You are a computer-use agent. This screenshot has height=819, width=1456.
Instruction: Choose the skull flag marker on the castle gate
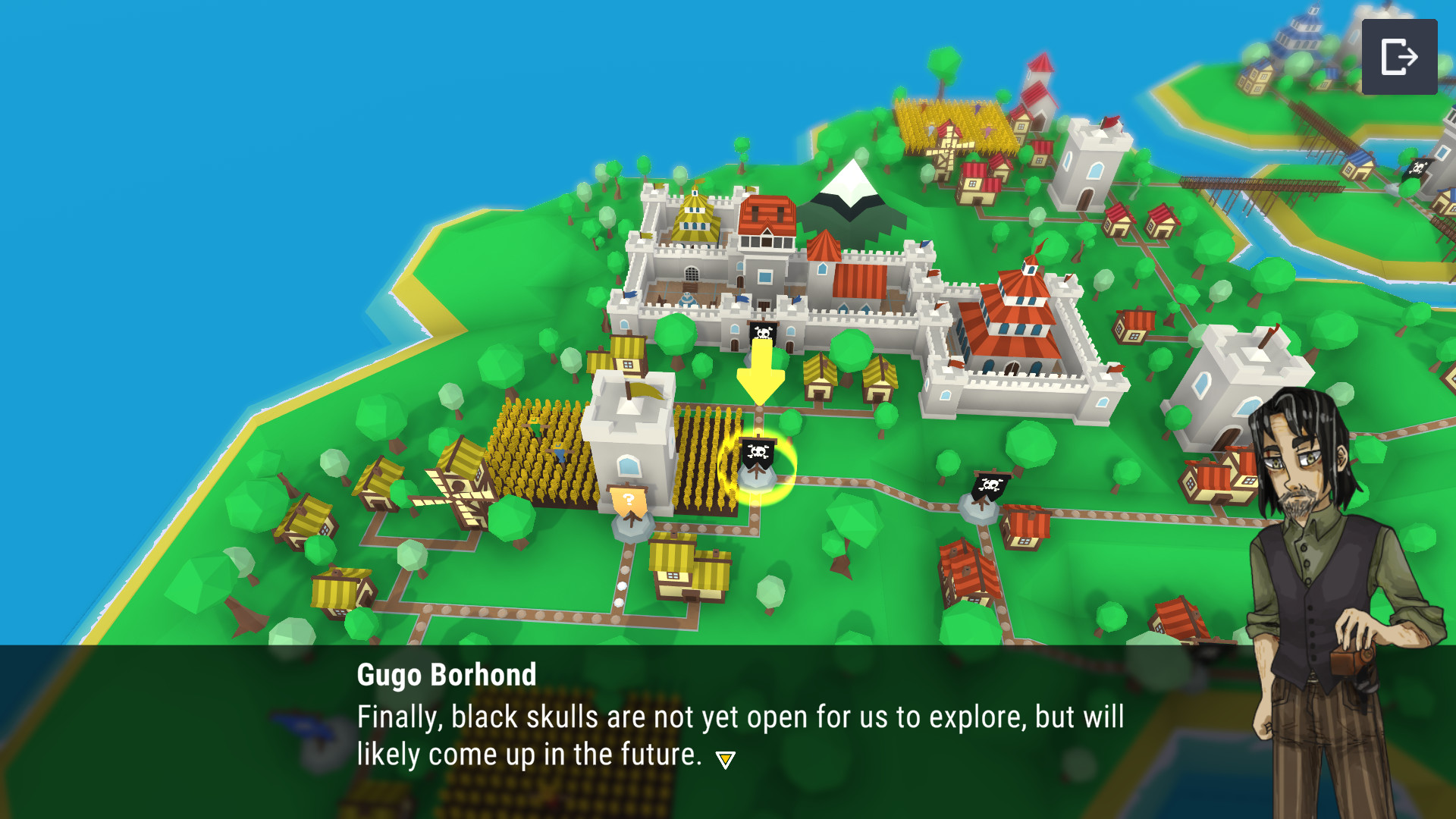tap(763, 333)
